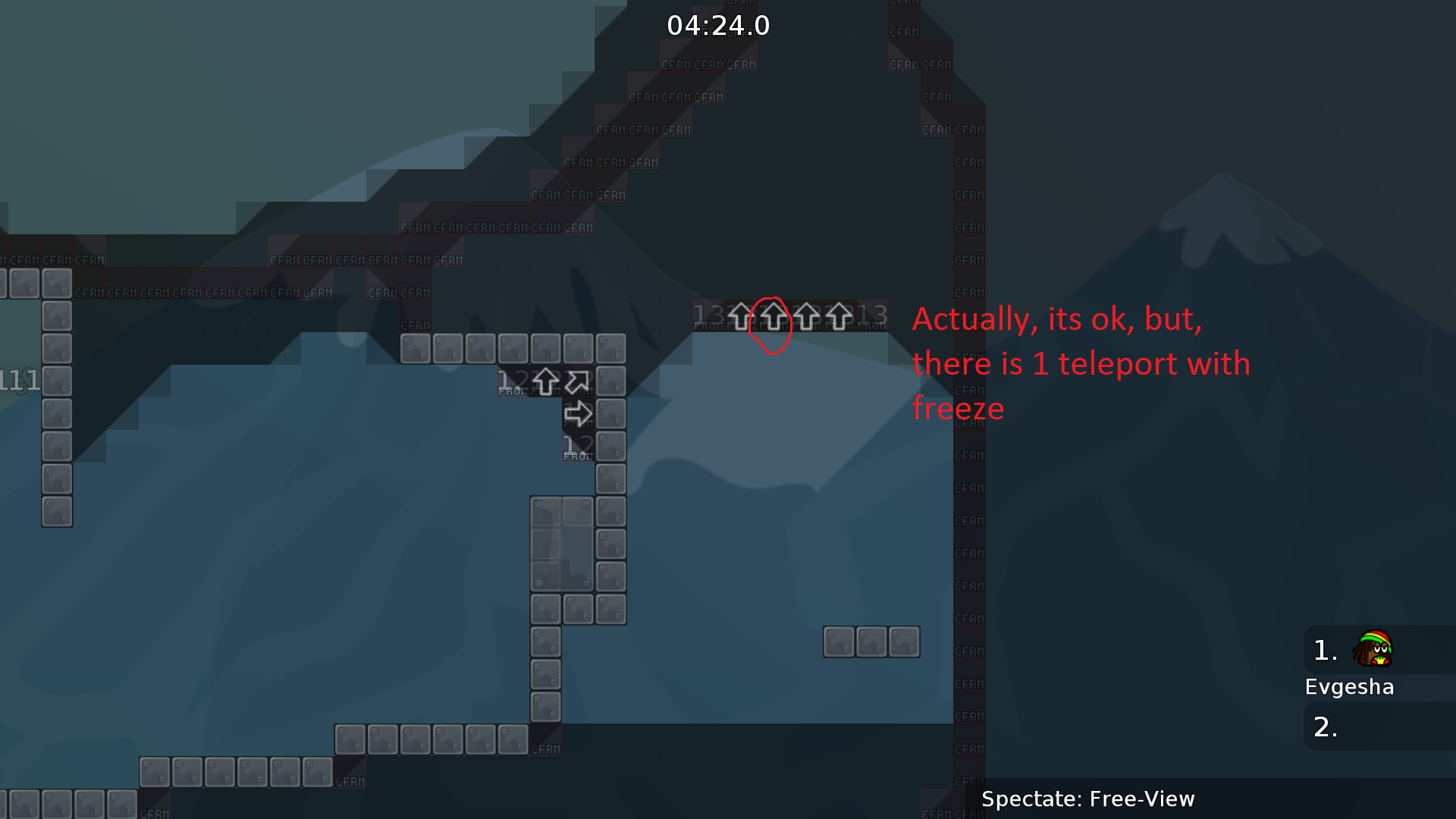Click the Spectate: Free-View bar
This screenshot has width=1456, height=819.
click(1088, 799)
